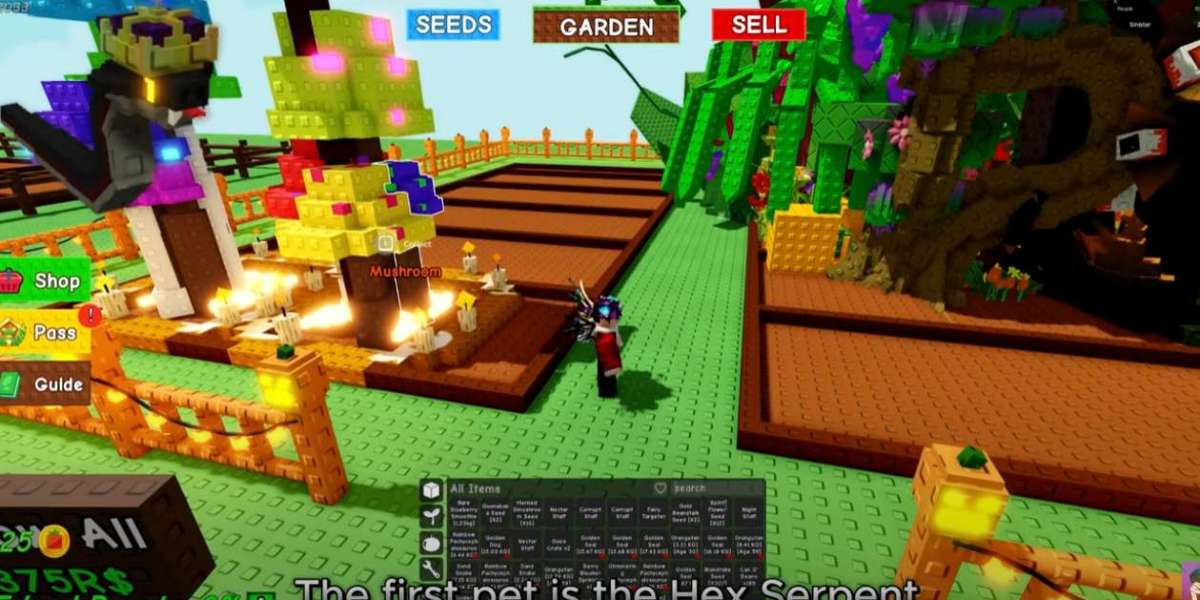This screenshot has width=1200, height=600.
Task: Open the Guide book
Action: [45, 384]
